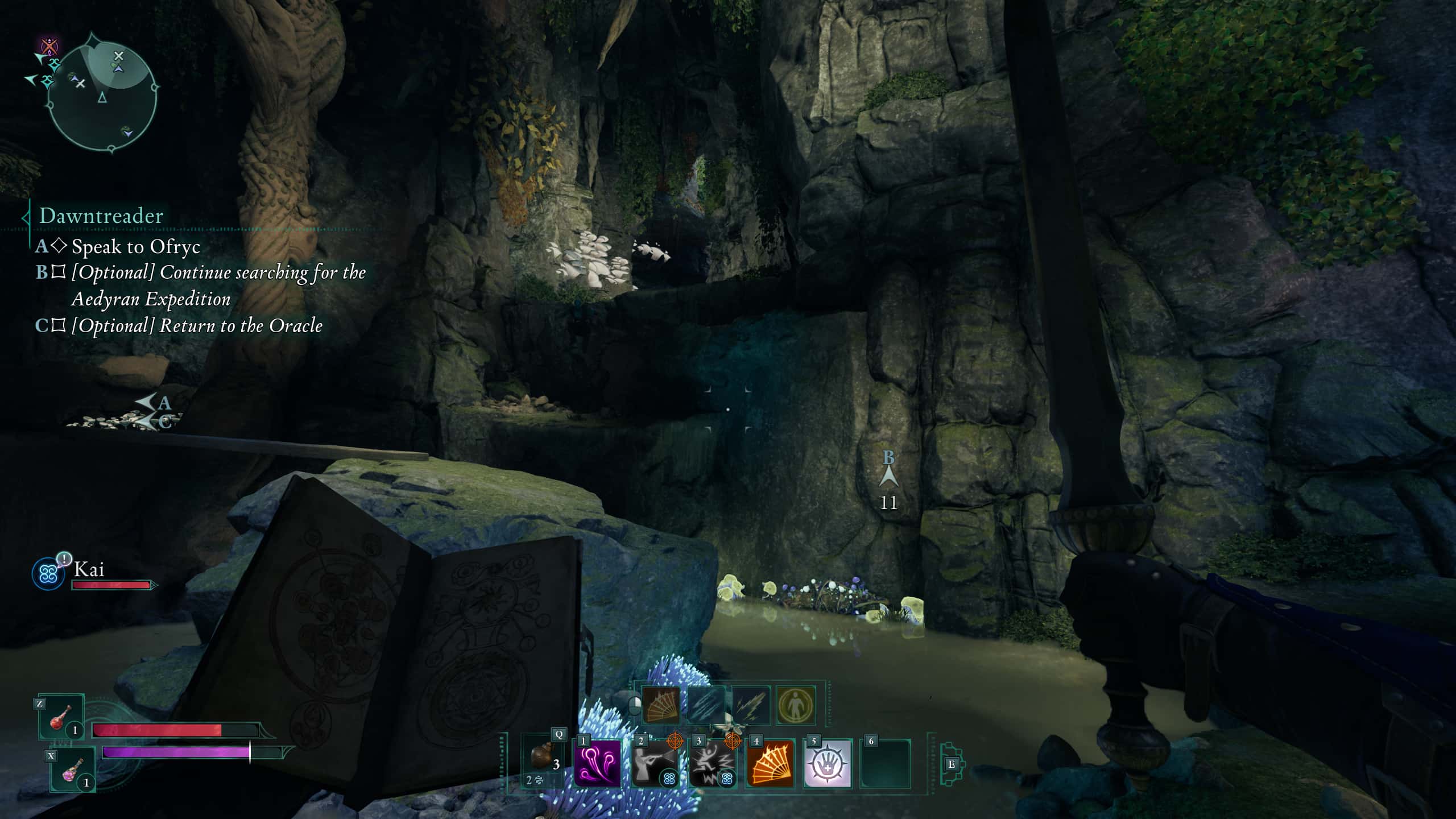Select the dim fan spell in grimoire row

[x=660, y=705]
